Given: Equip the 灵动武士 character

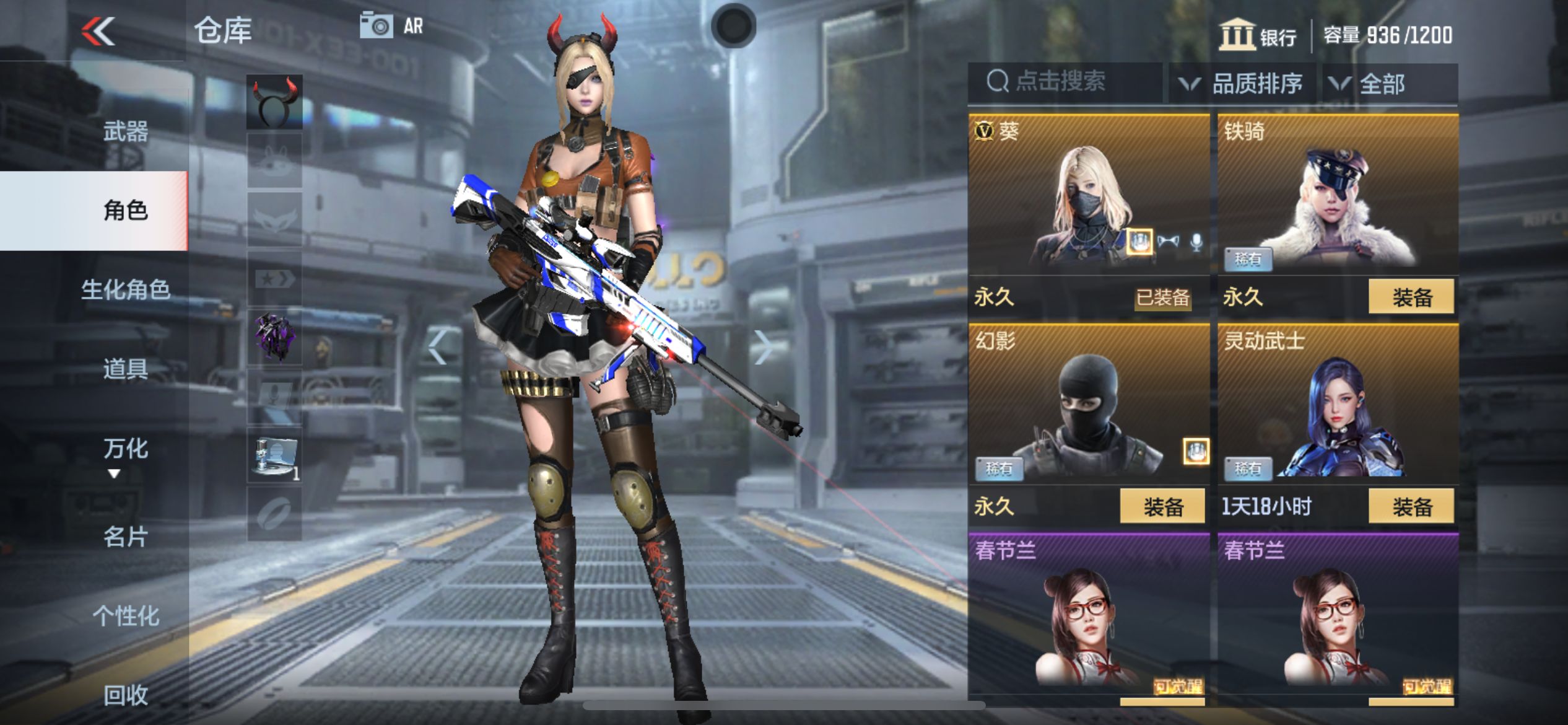Looking at the screenshot, I should click(1411, 506).
